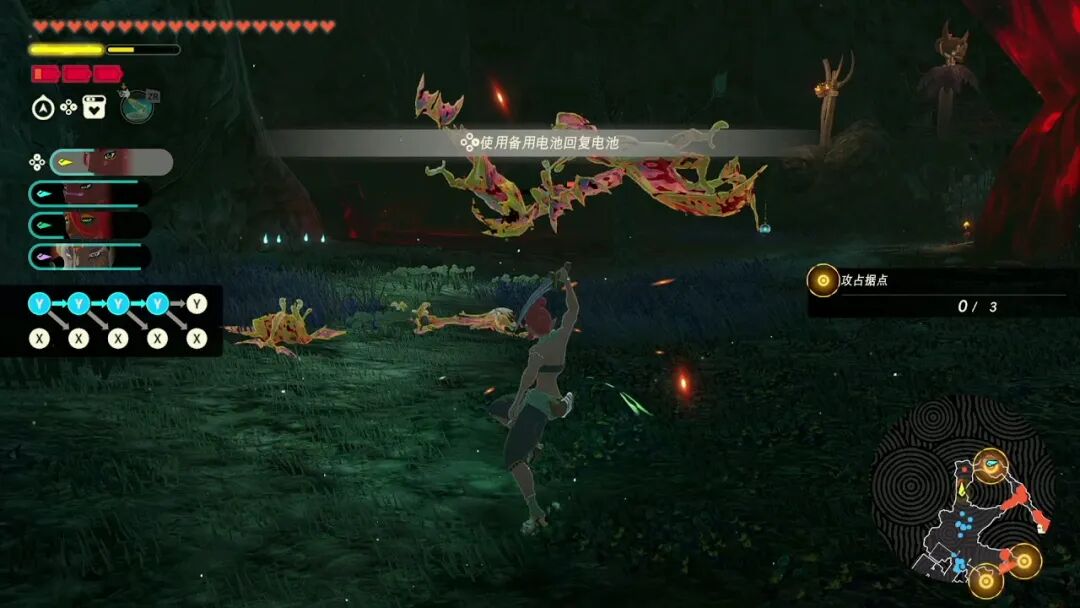
Task: Activate the round Zonai device icon
Action: click(136, 106)
